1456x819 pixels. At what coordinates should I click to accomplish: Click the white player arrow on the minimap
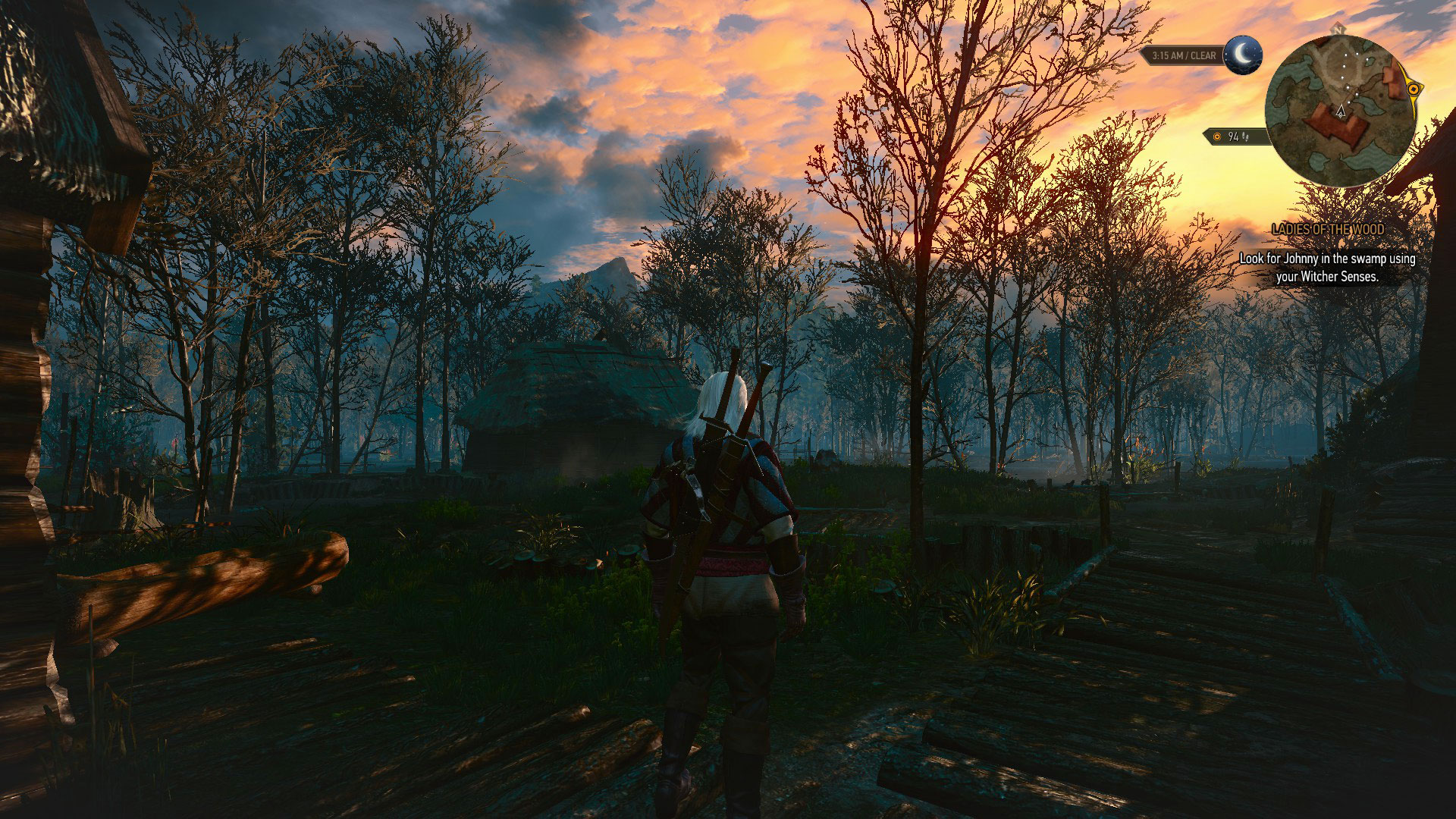point(1341,111)
